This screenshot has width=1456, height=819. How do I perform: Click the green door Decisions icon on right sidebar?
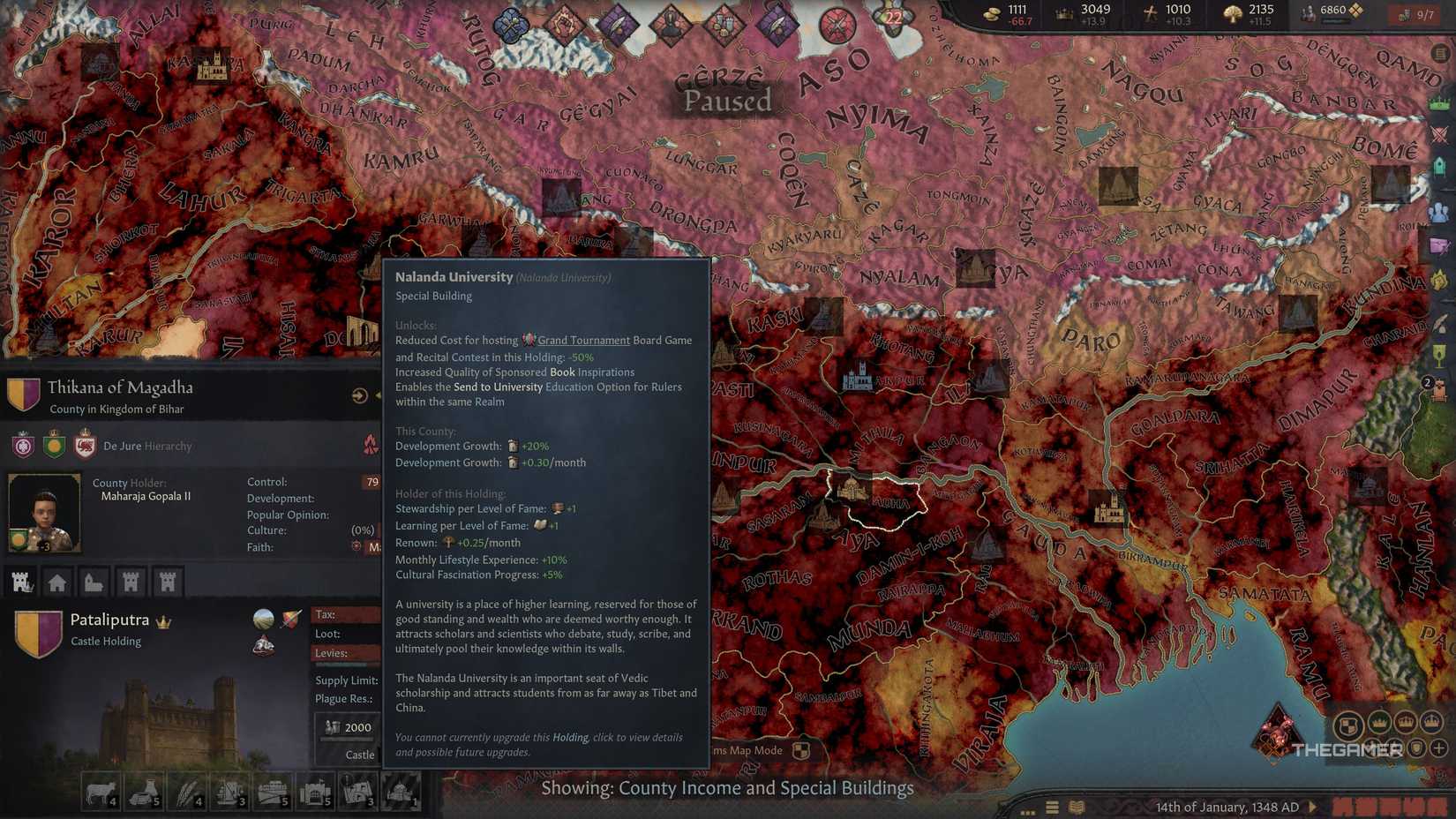pos(1438,168)
